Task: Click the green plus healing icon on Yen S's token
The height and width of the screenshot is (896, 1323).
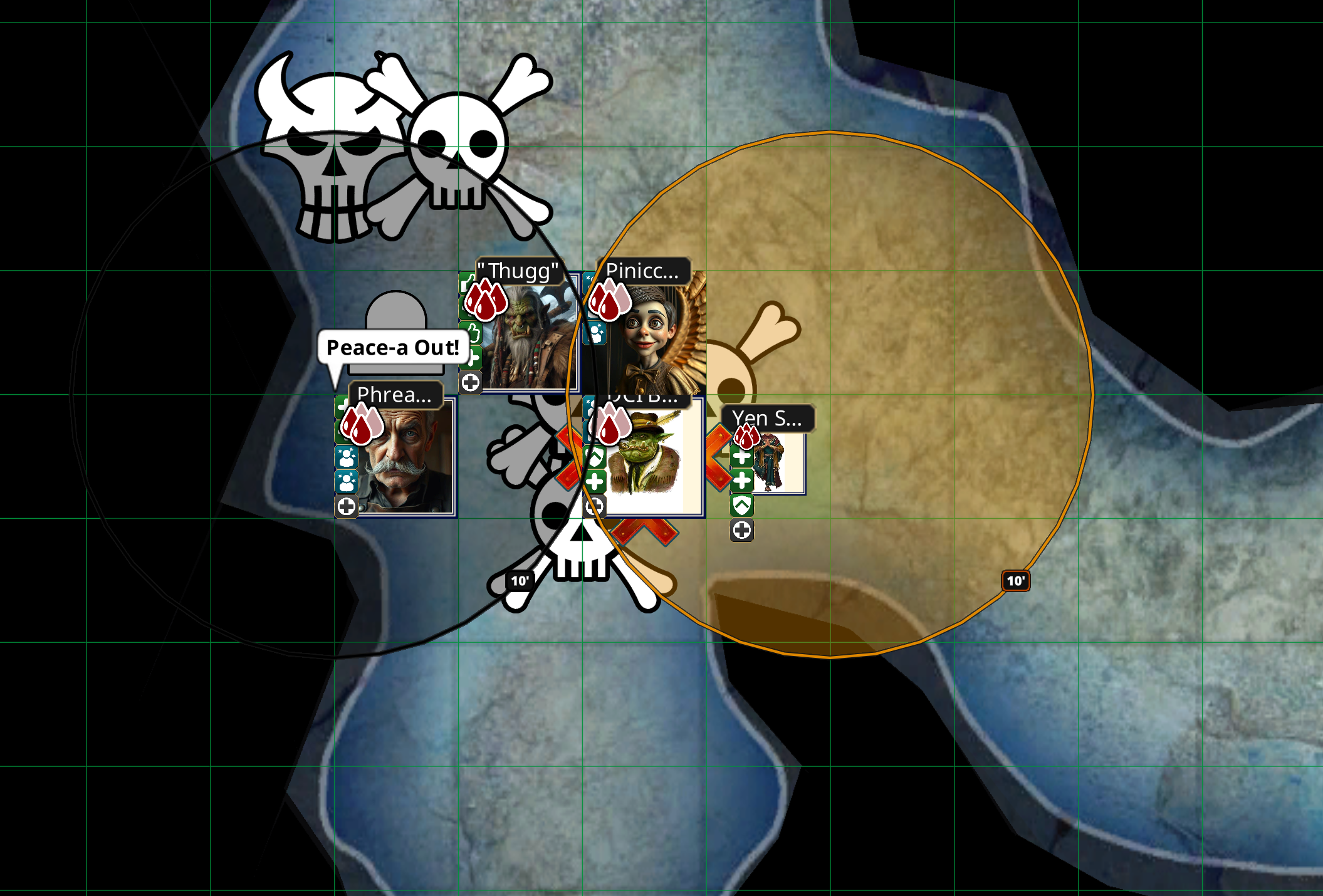Action: (x=743, y=457)
